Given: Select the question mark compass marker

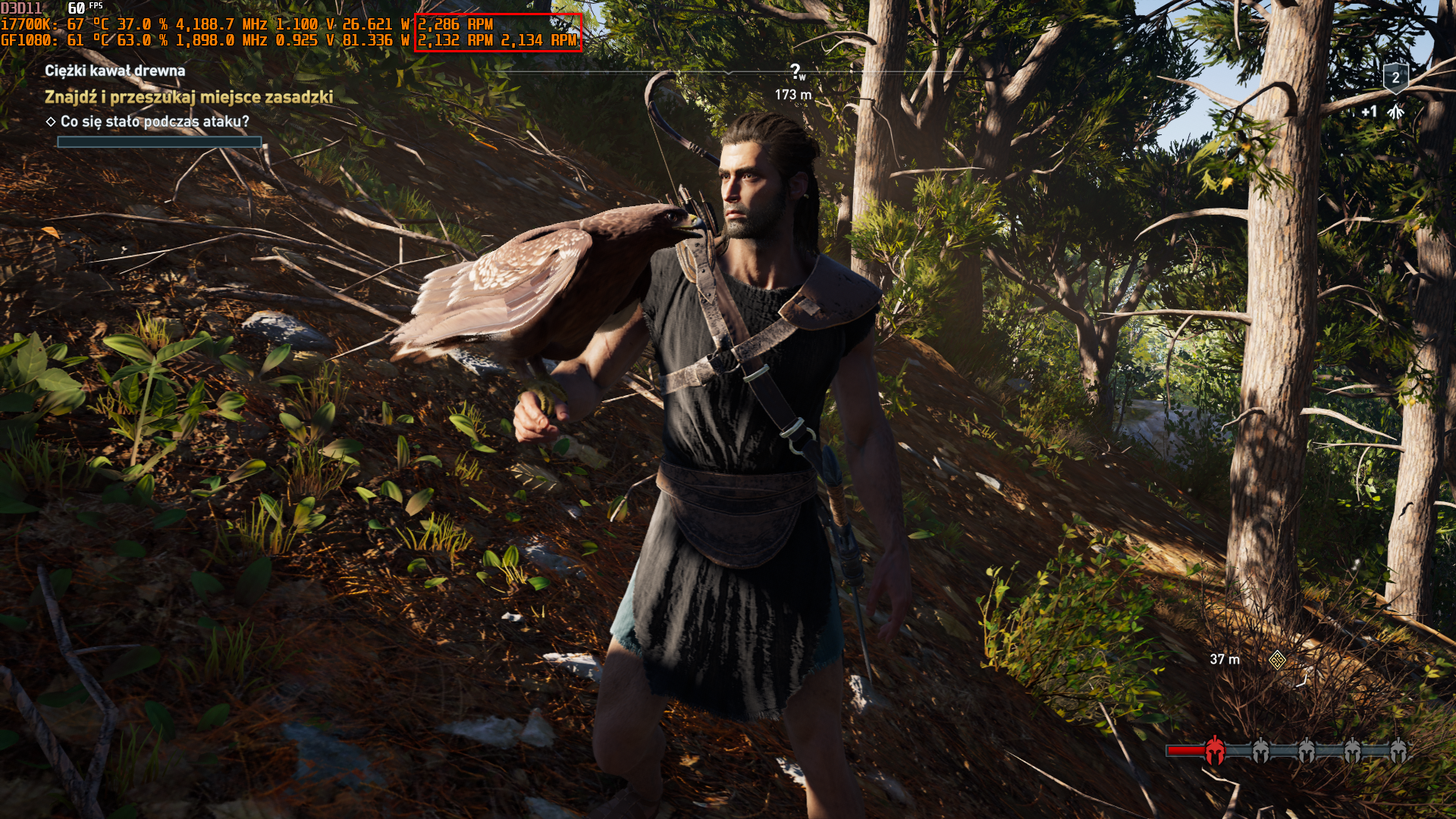Looking at the screenshot, I should pyautogui.click(x=795, y=72).
